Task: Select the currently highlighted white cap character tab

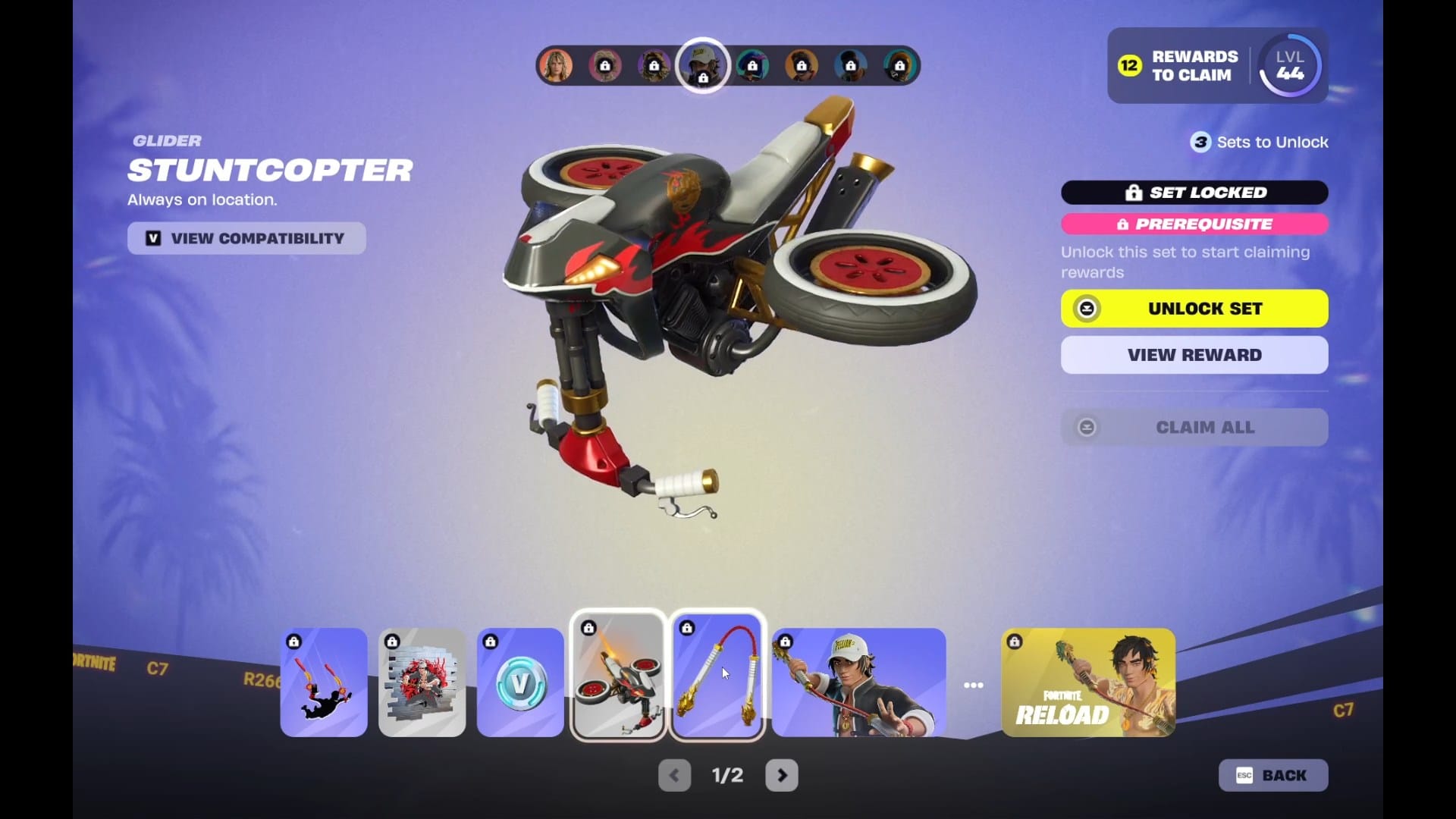Action: (702, 66)
